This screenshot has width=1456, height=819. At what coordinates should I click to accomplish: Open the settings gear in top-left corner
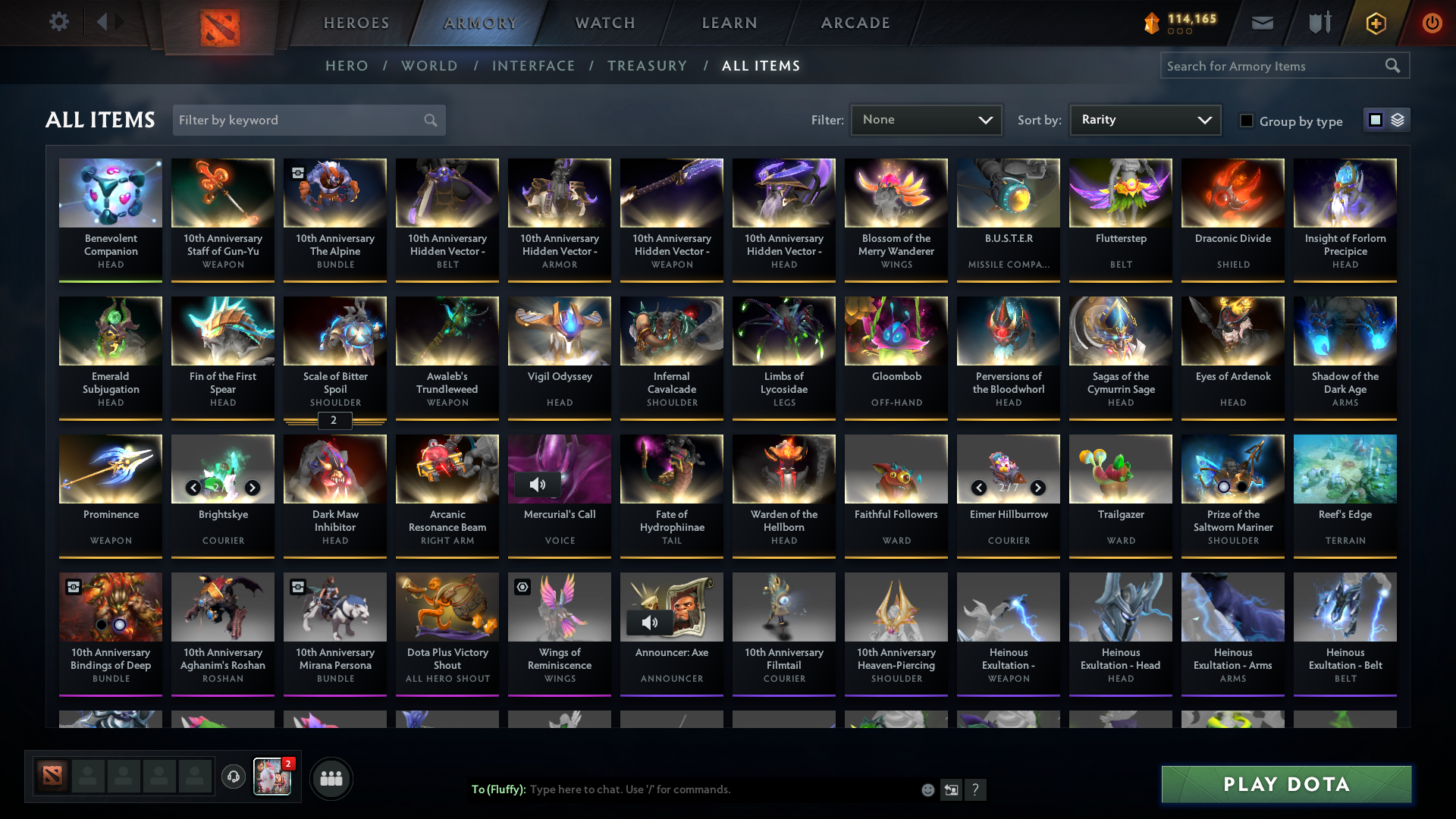tap(58, 22)
